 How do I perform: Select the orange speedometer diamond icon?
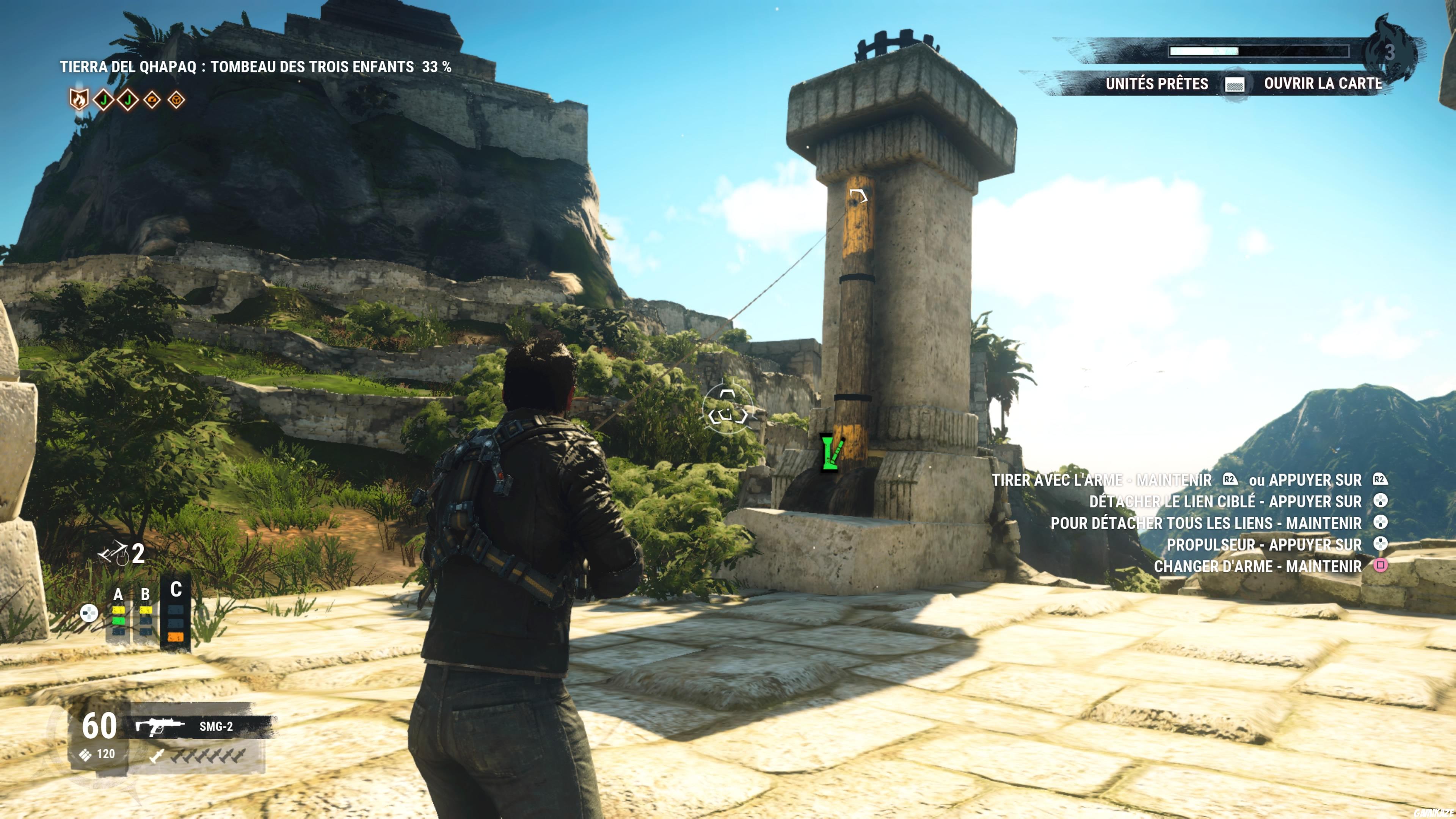[x=152, y=100]
